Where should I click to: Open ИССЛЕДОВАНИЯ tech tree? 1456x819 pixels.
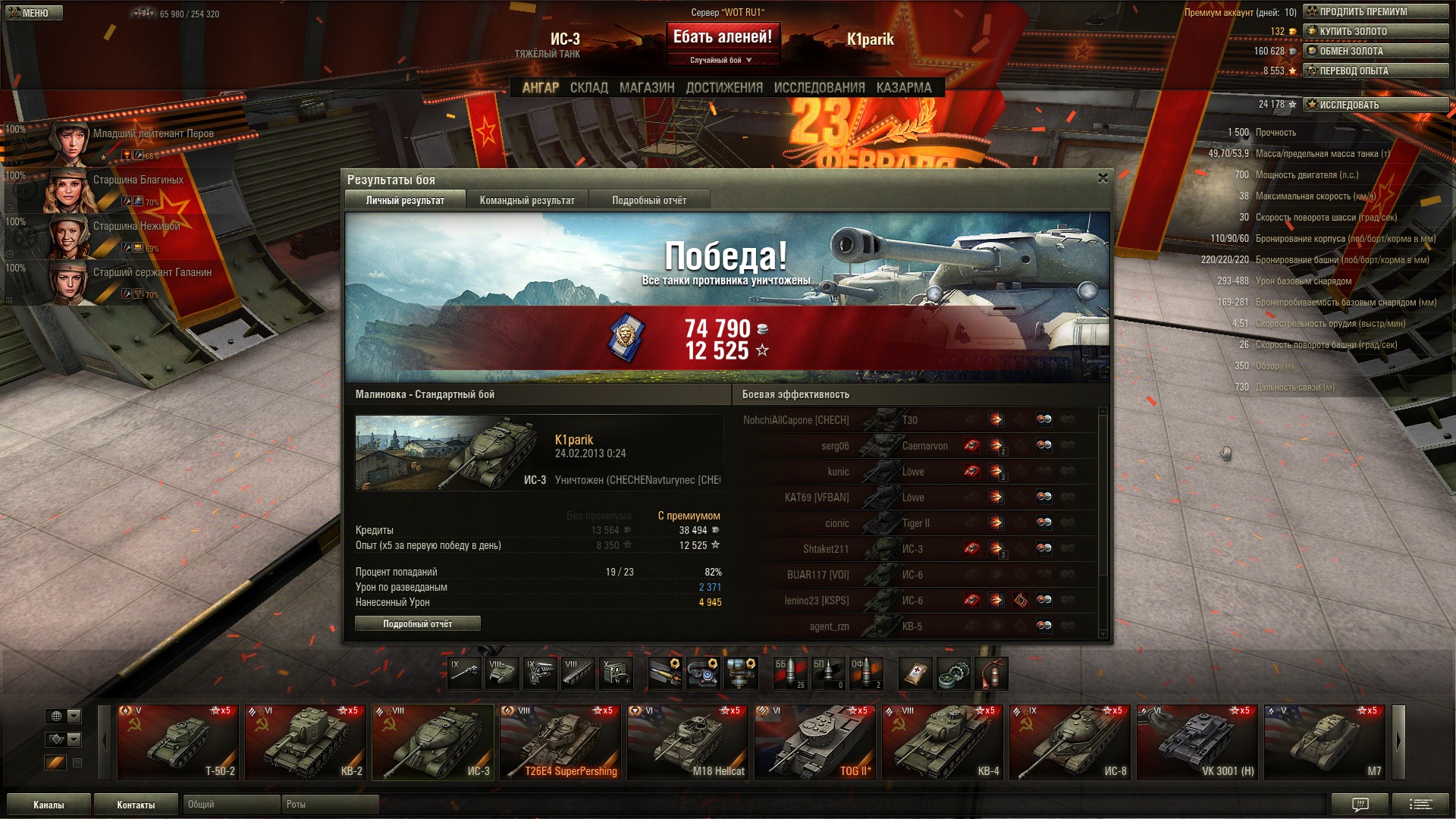click(819, 88)
